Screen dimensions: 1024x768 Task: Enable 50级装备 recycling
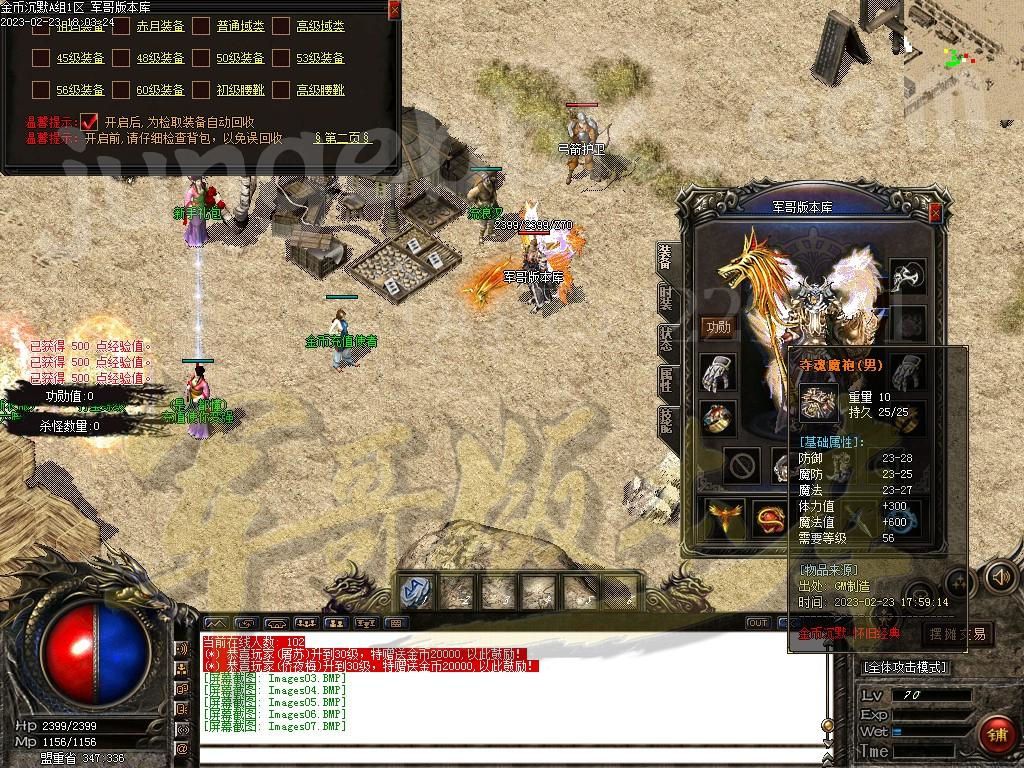(201, 58)
